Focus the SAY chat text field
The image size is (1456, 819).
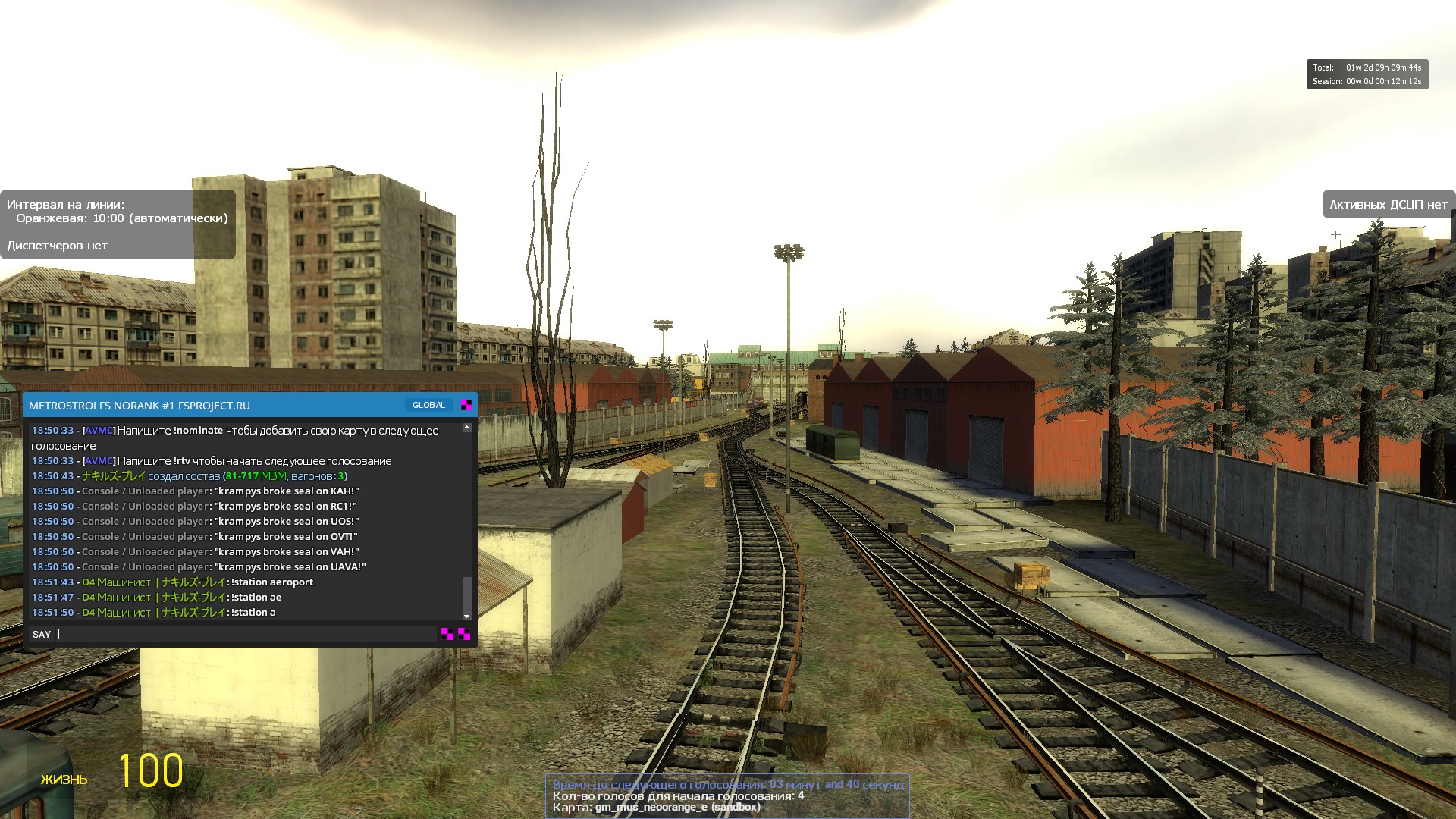(246, 634)
